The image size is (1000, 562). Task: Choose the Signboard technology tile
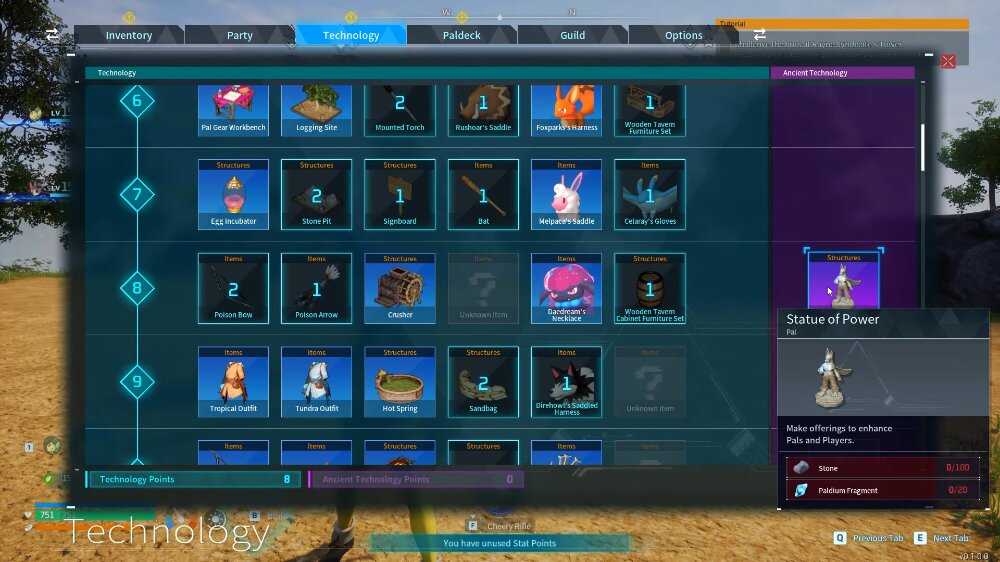[x=400, y=194]
